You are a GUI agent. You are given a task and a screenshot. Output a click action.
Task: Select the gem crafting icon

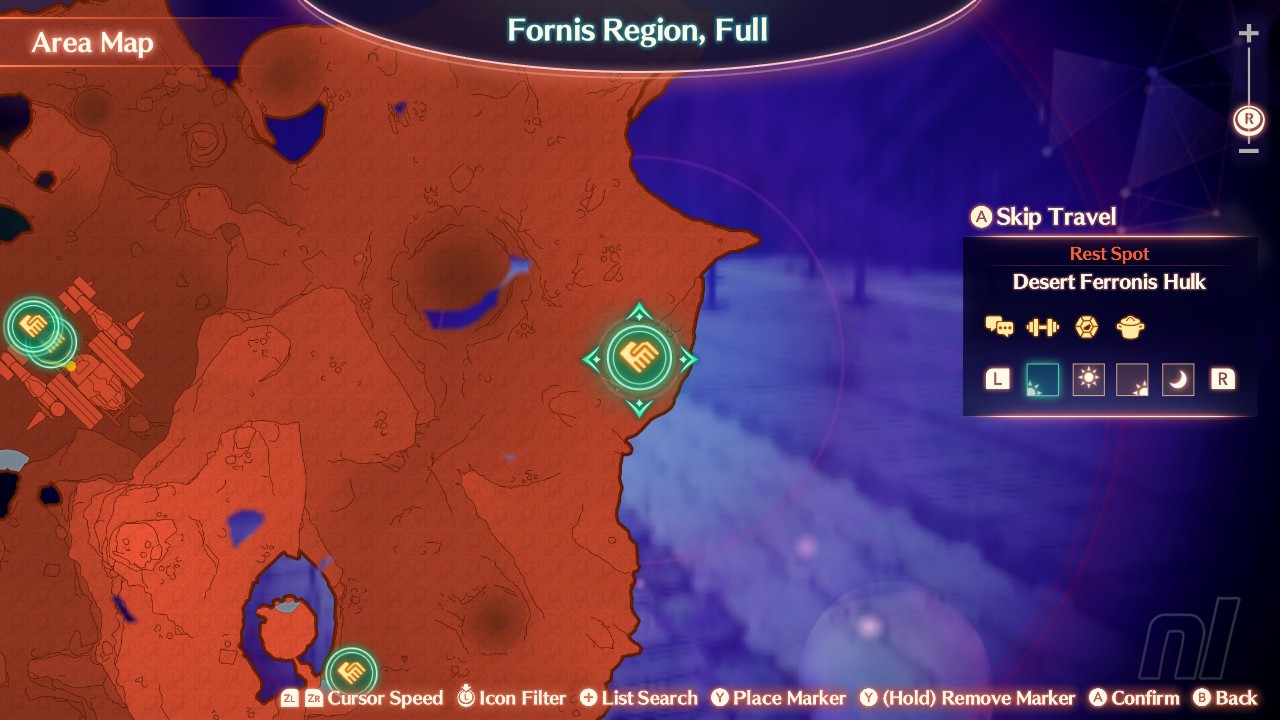1086,327
